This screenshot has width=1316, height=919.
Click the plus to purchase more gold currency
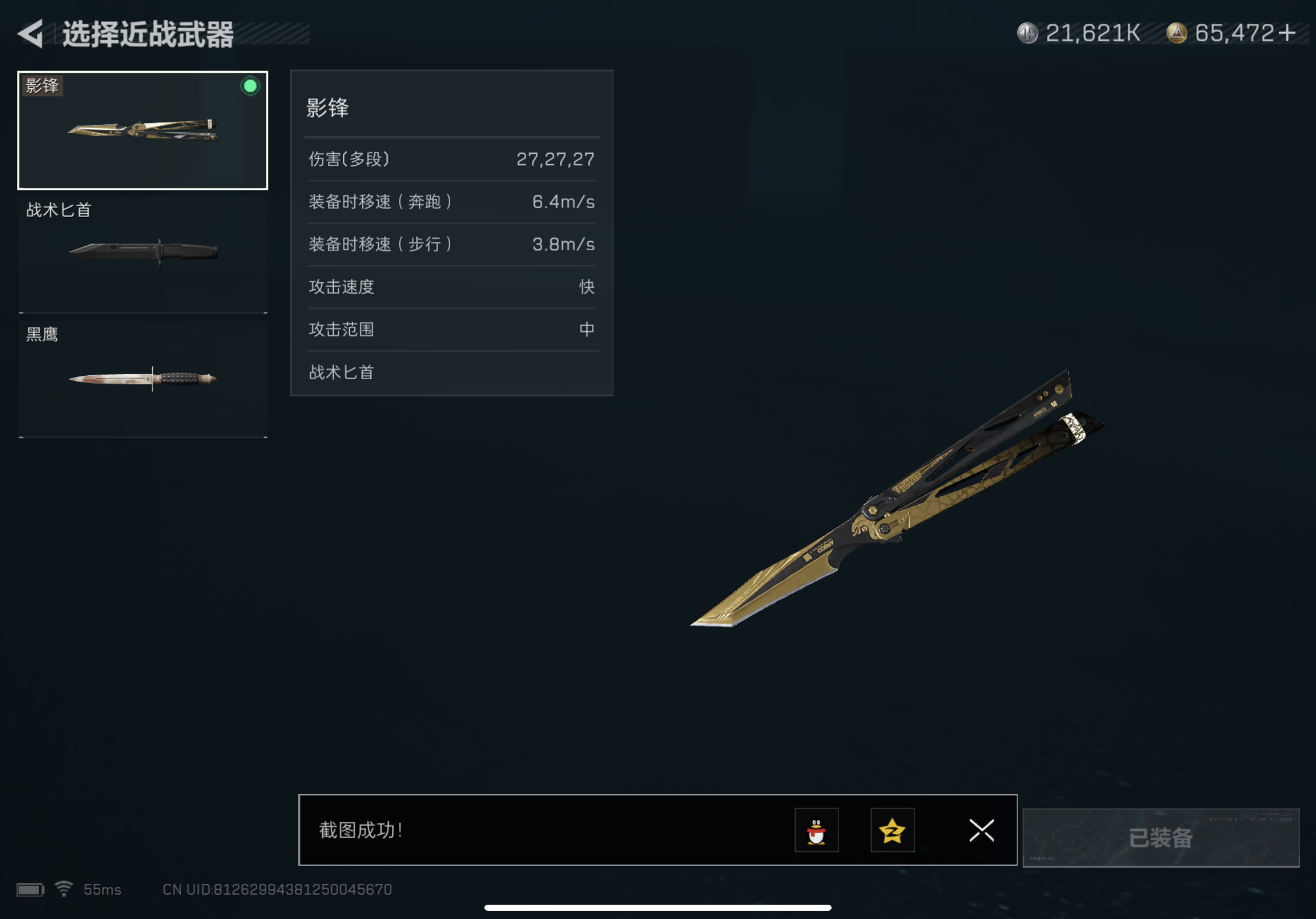tap(1288, 33)
